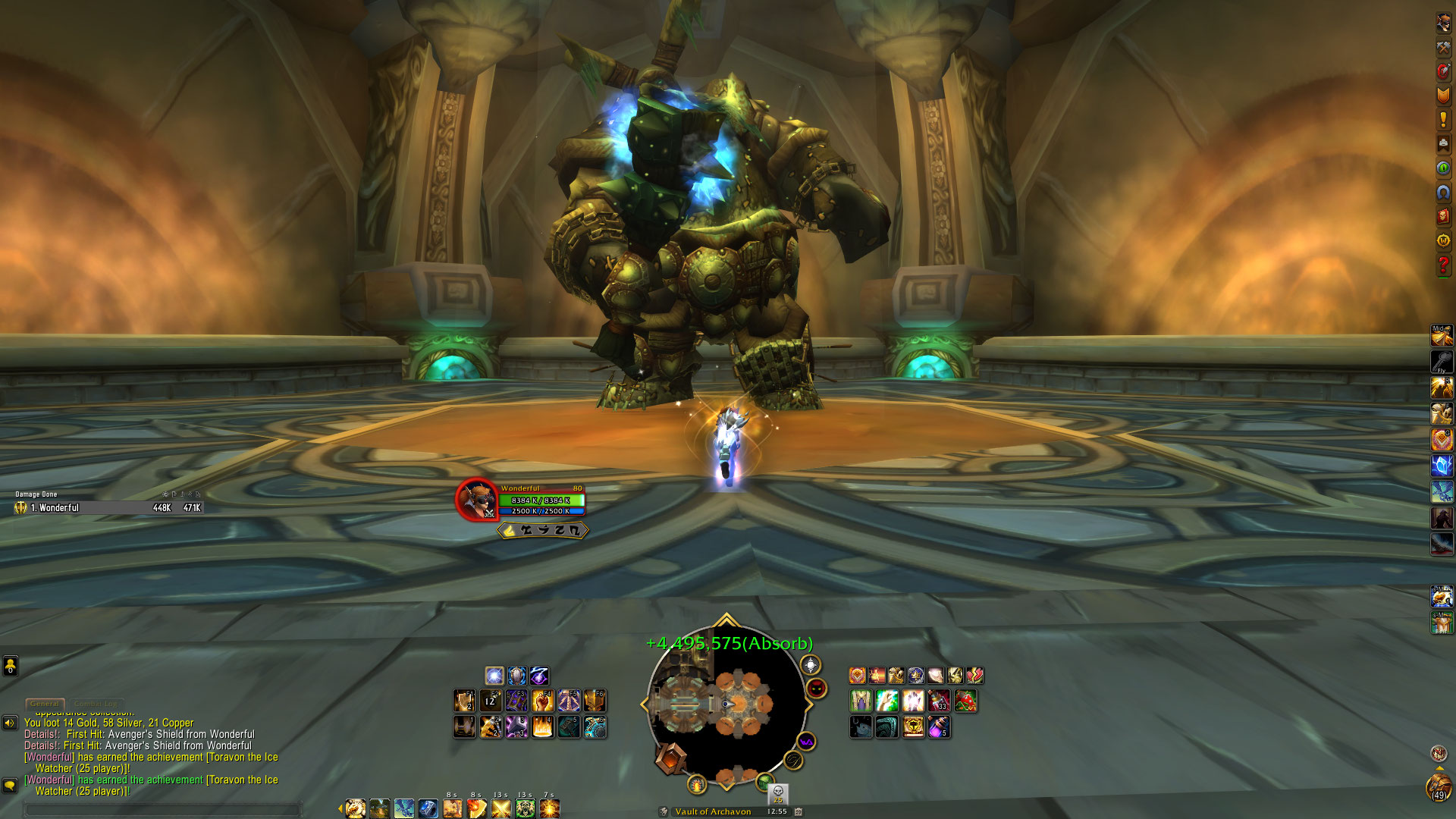Image resolution: width=1456 pixels, height=819 pixels.
Task: Switch to the Combat Log tab
Action: point(96,704)
